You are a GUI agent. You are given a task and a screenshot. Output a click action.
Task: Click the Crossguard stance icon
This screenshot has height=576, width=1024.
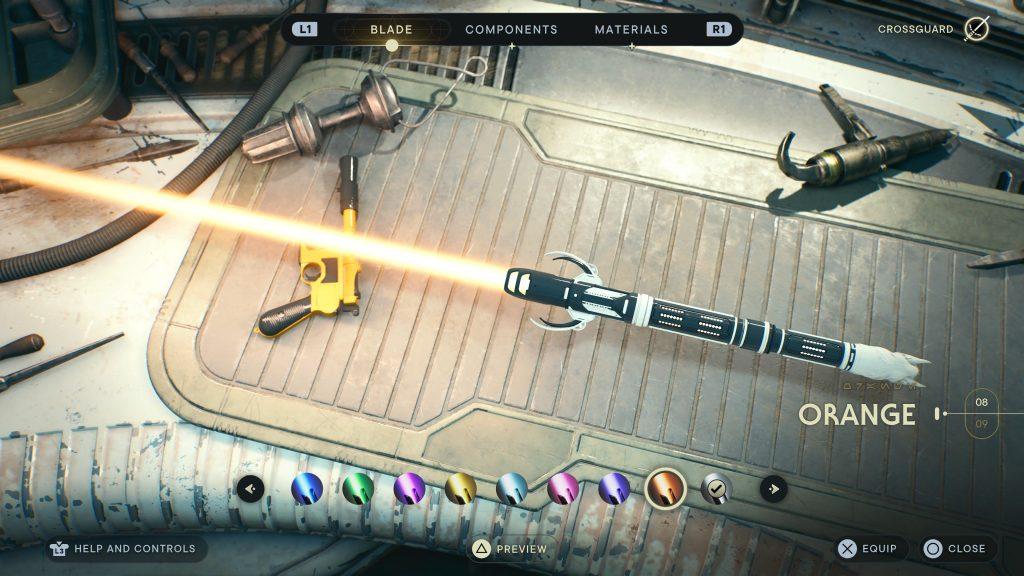point(976,29)
